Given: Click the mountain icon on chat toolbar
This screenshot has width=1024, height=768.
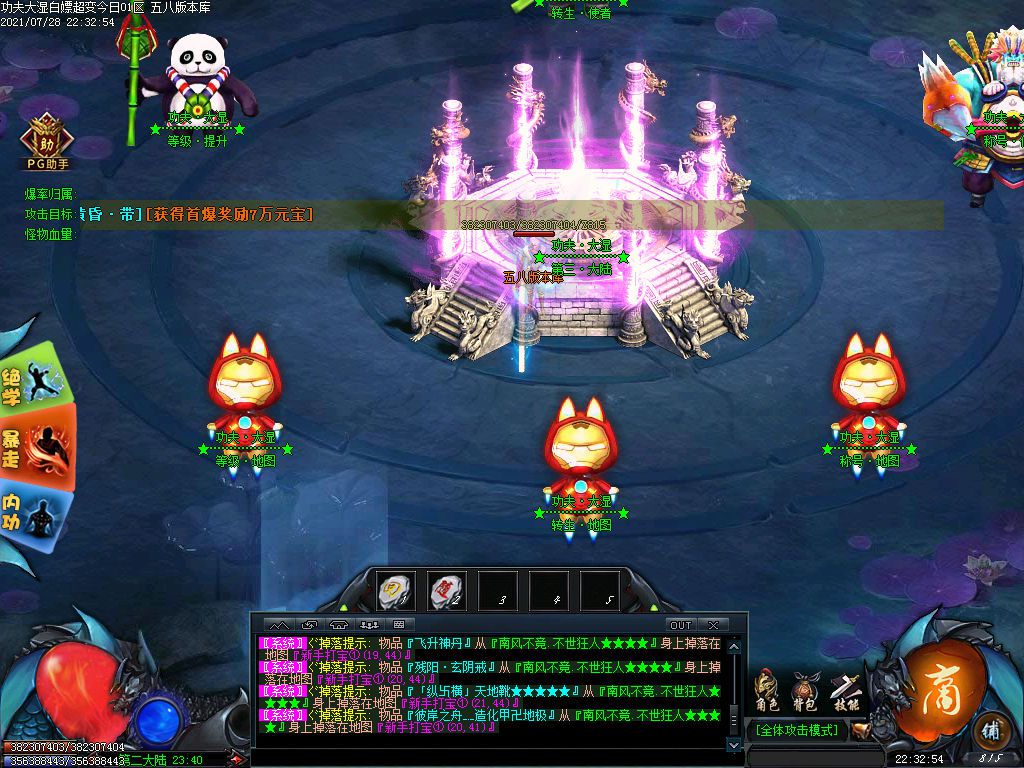Looking at the screenshot, I should 278,625.
